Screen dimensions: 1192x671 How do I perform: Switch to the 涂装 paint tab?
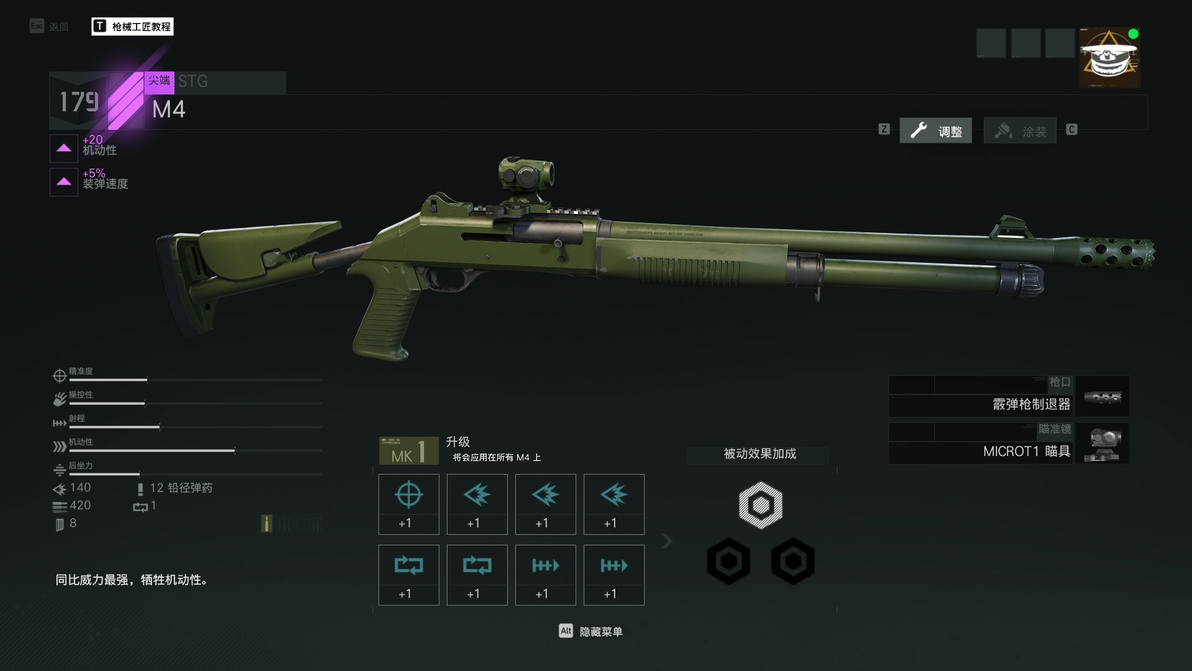point(1020,130)
